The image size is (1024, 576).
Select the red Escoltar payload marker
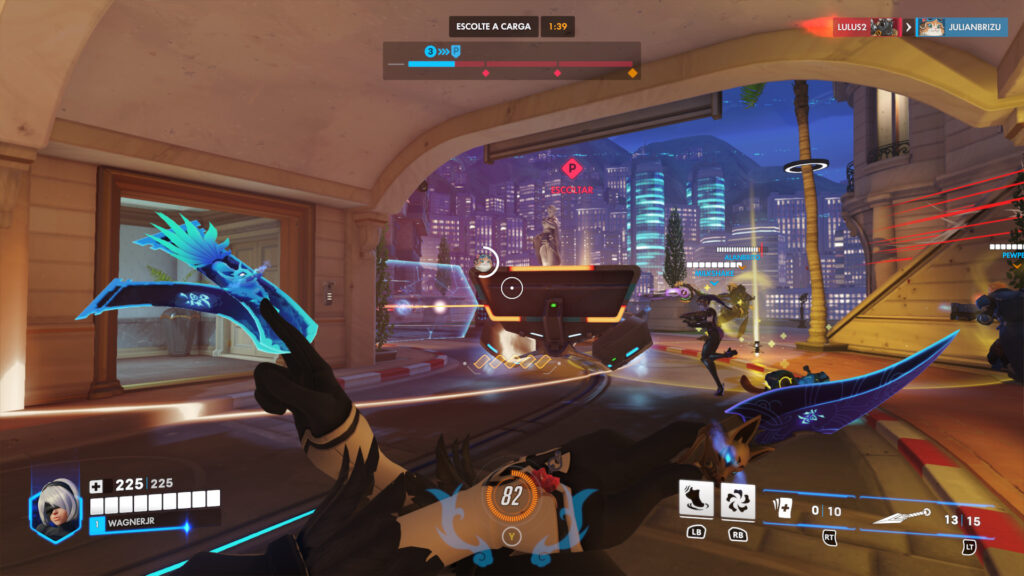tap(571, 168)
